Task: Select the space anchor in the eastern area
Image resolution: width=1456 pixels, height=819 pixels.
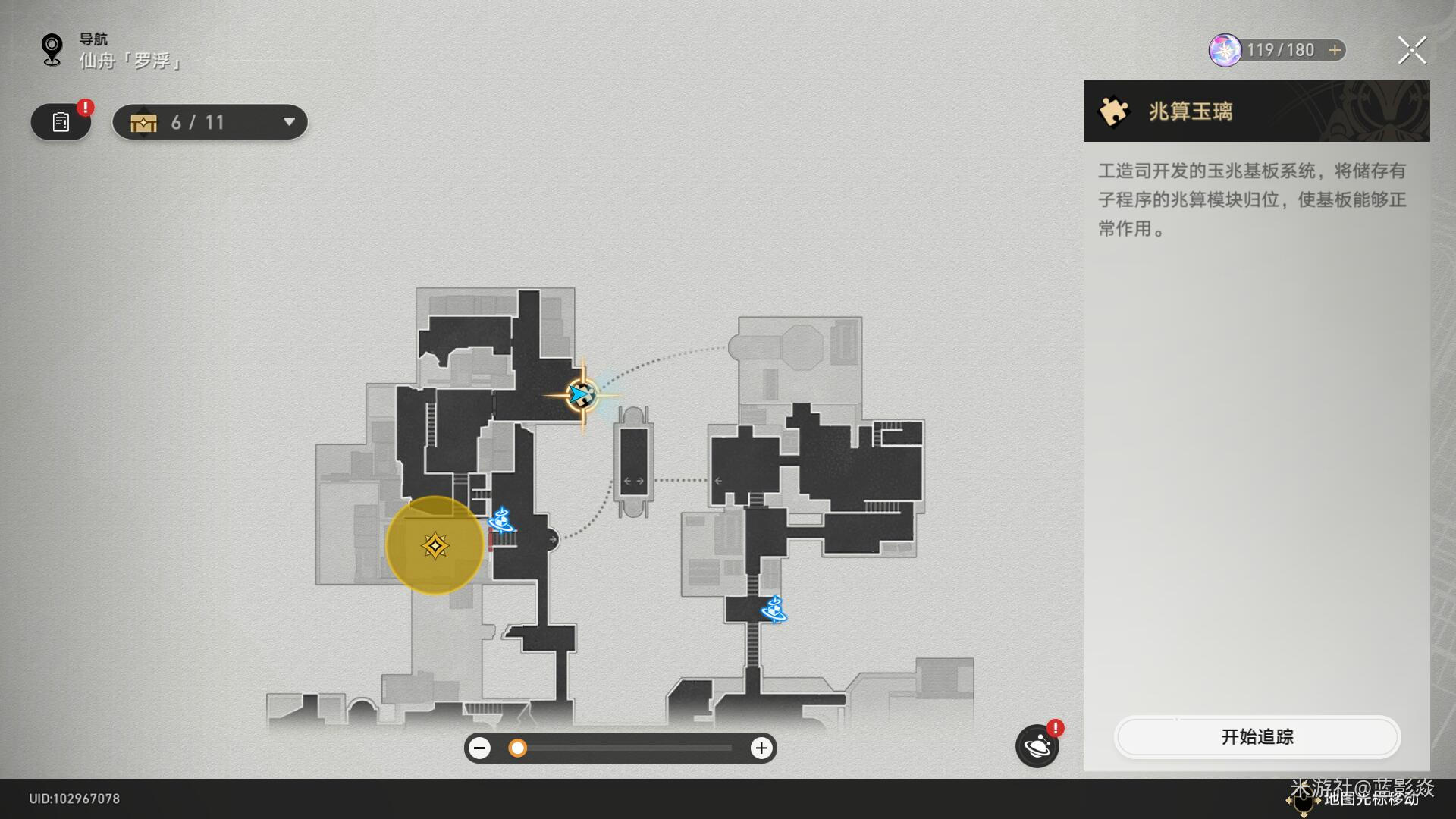Action: coord(773,609)
